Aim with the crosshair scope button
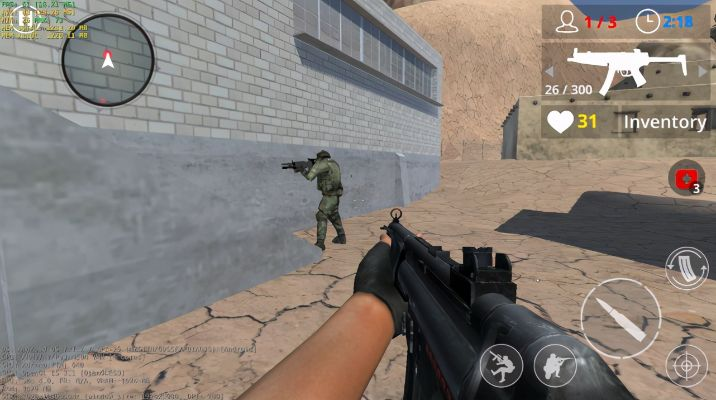The height and width of the screenshot is (400, 716). tap(687, 366)
